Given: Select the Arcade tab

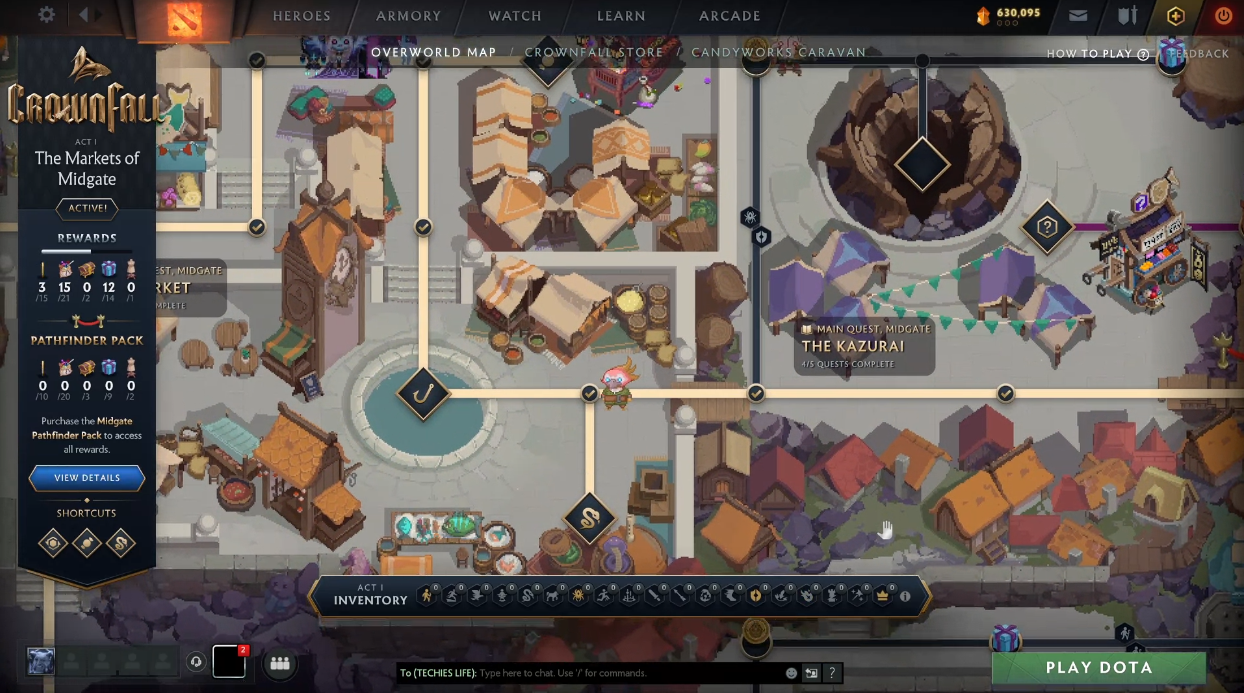Looking at the screenshot, I should coord(730,16).
